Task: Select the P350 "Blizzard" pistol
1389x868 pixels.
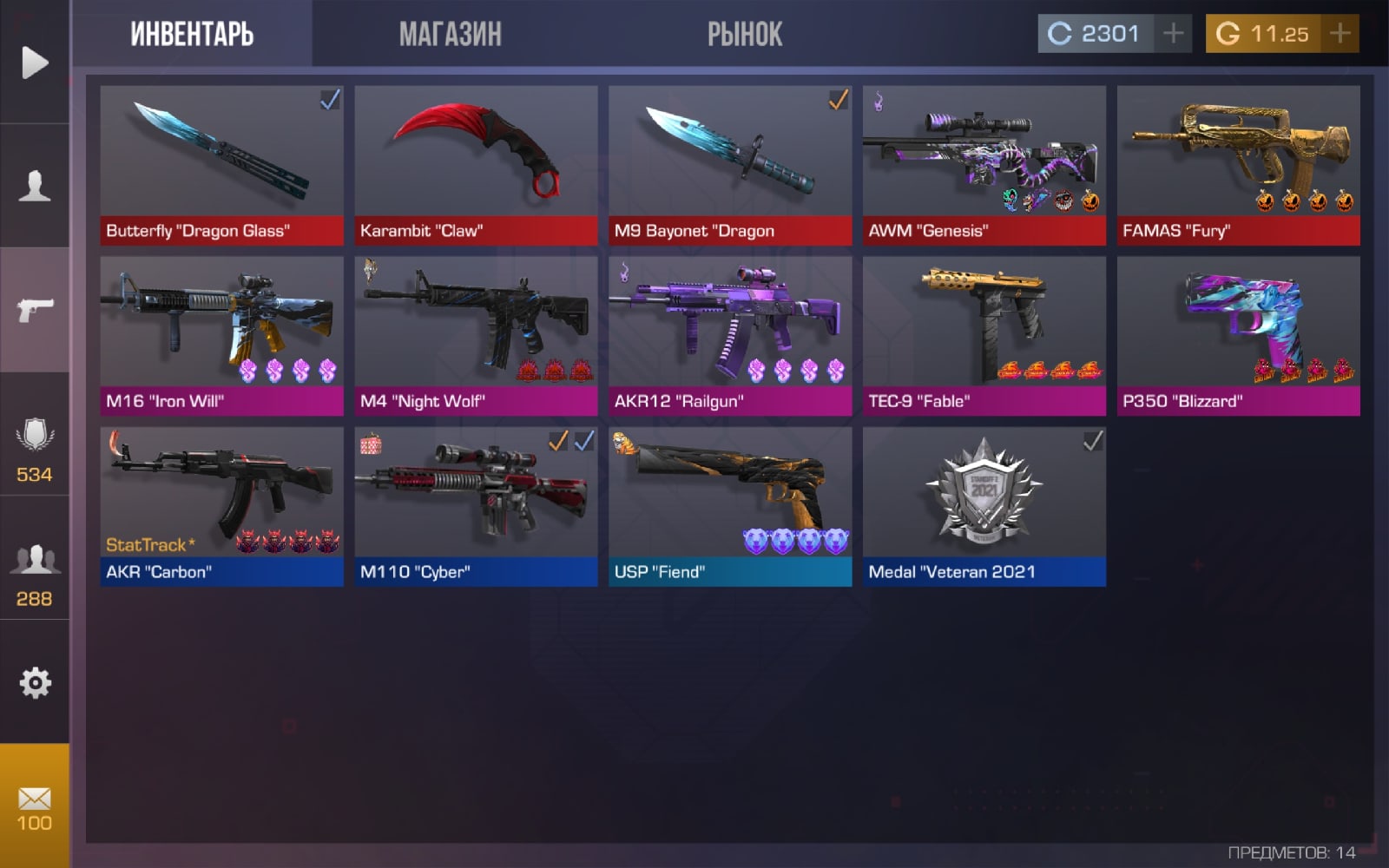Action: 1238,335
